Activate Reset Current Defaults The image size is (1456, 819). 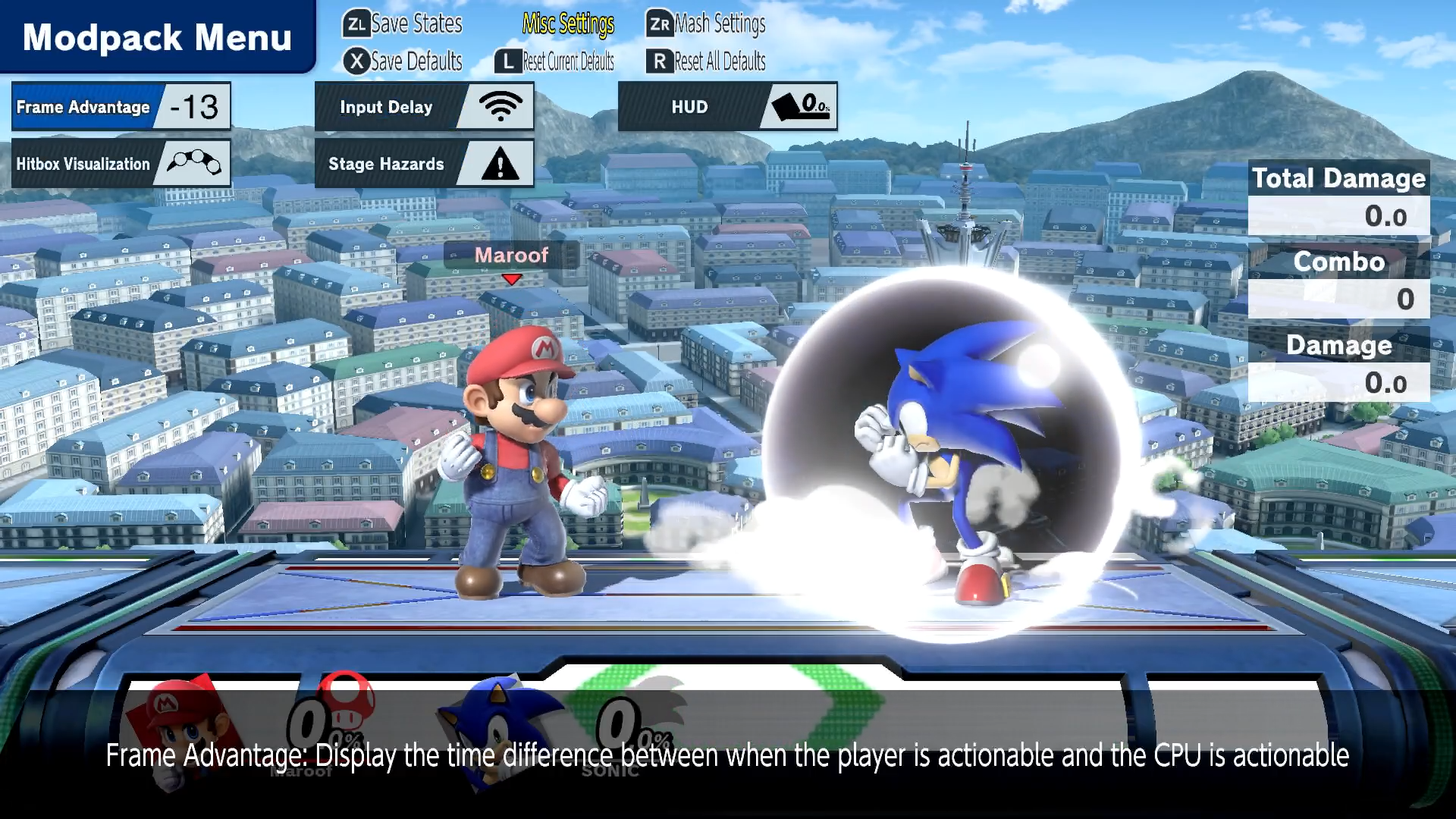pos(554,61)
